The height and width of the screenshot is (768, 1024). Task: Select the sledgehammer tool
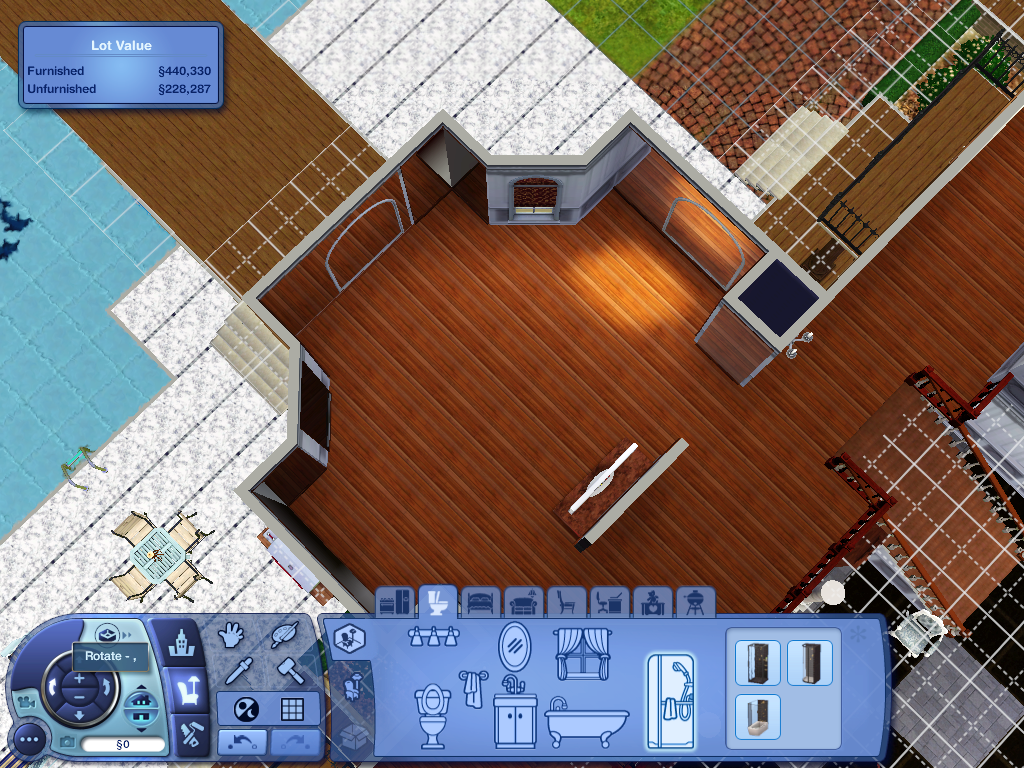pos(288,670)
